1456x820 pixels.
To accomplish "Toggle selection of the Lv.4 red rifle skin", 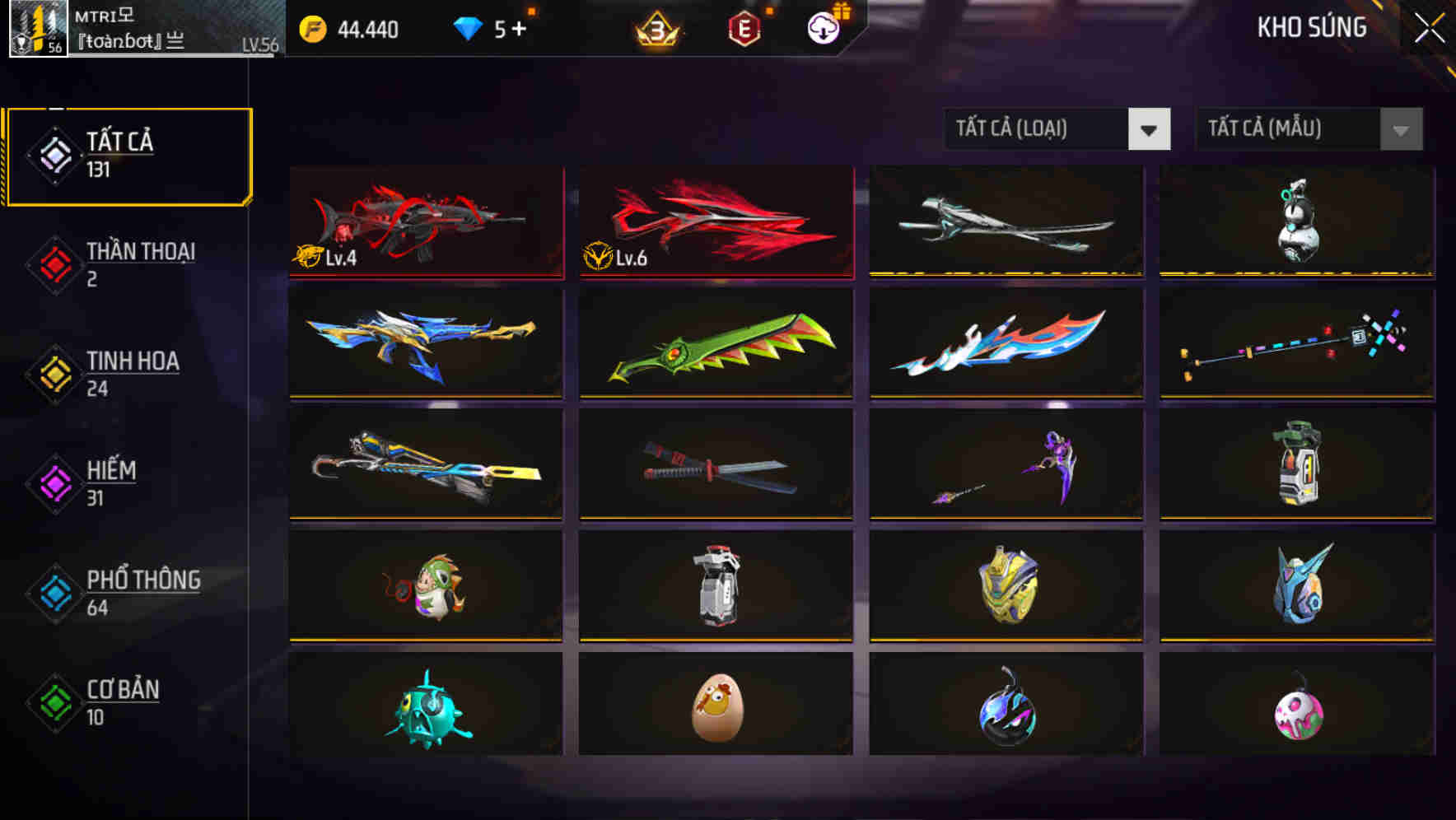I will [x=425, y=222].
